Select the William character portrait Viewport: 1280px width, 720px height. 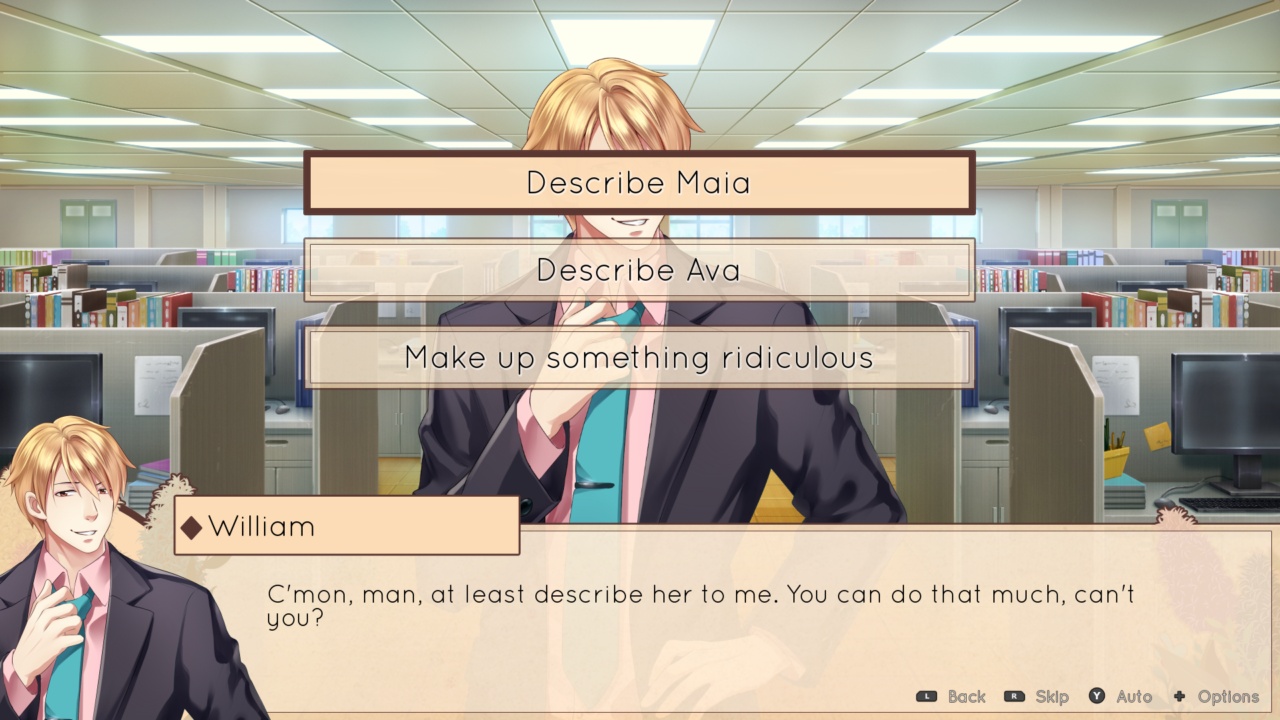pos(75,560)
